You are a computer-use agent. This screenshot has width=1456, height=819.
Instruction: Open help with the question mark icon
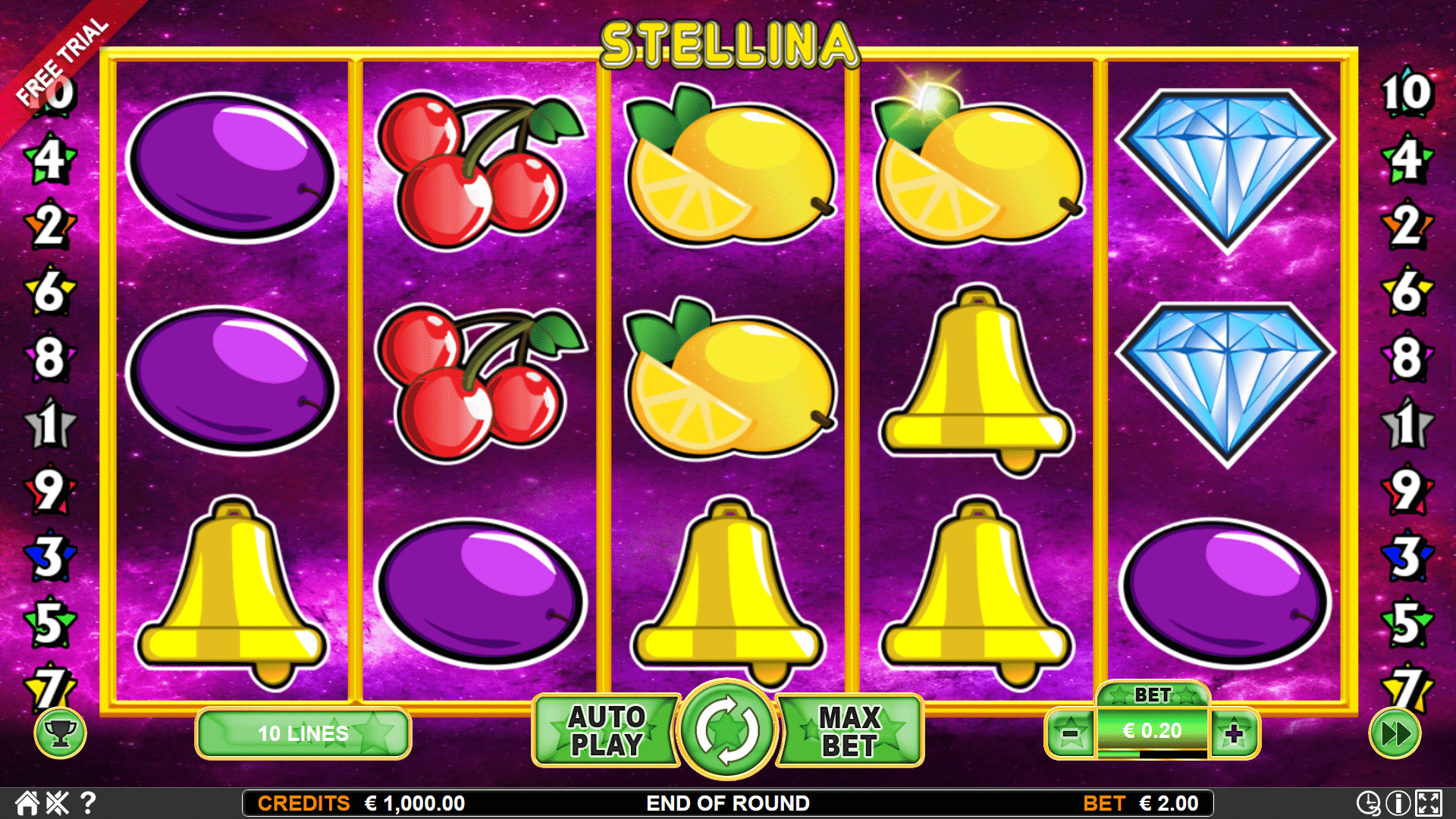click(87, 803)
